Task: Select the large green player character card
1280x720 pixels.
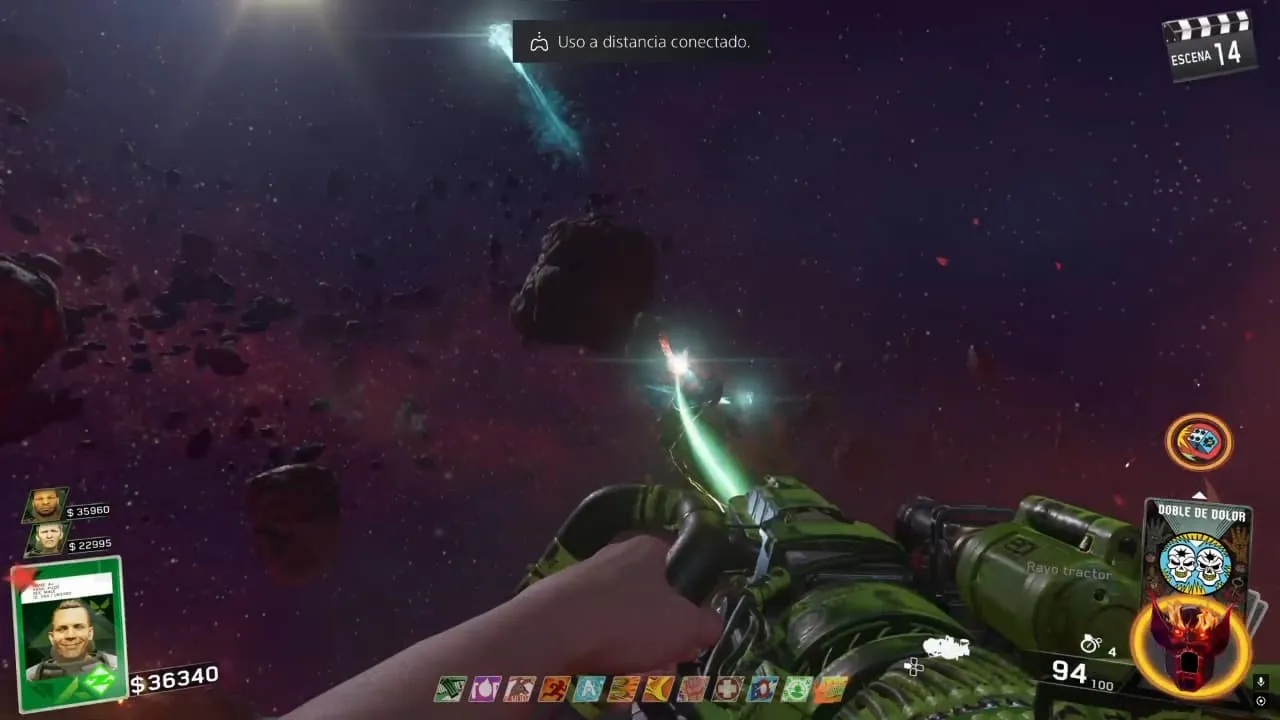Action: [x=69, y=632]
